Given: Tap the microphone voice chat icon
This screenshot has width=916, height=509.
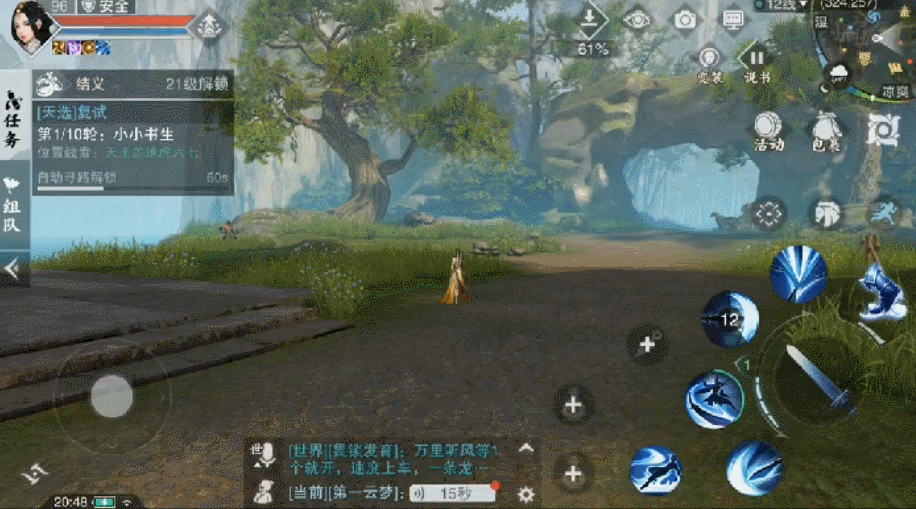Looking at the screenshot, I should (x=264, y=455).
